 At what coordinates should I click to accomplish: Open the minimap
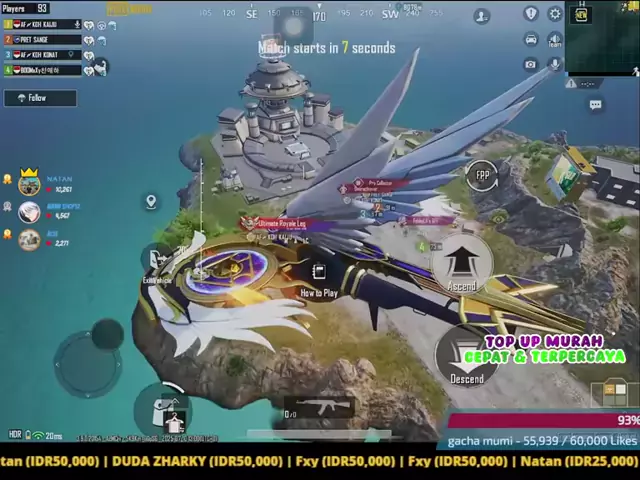coord(603,38)
